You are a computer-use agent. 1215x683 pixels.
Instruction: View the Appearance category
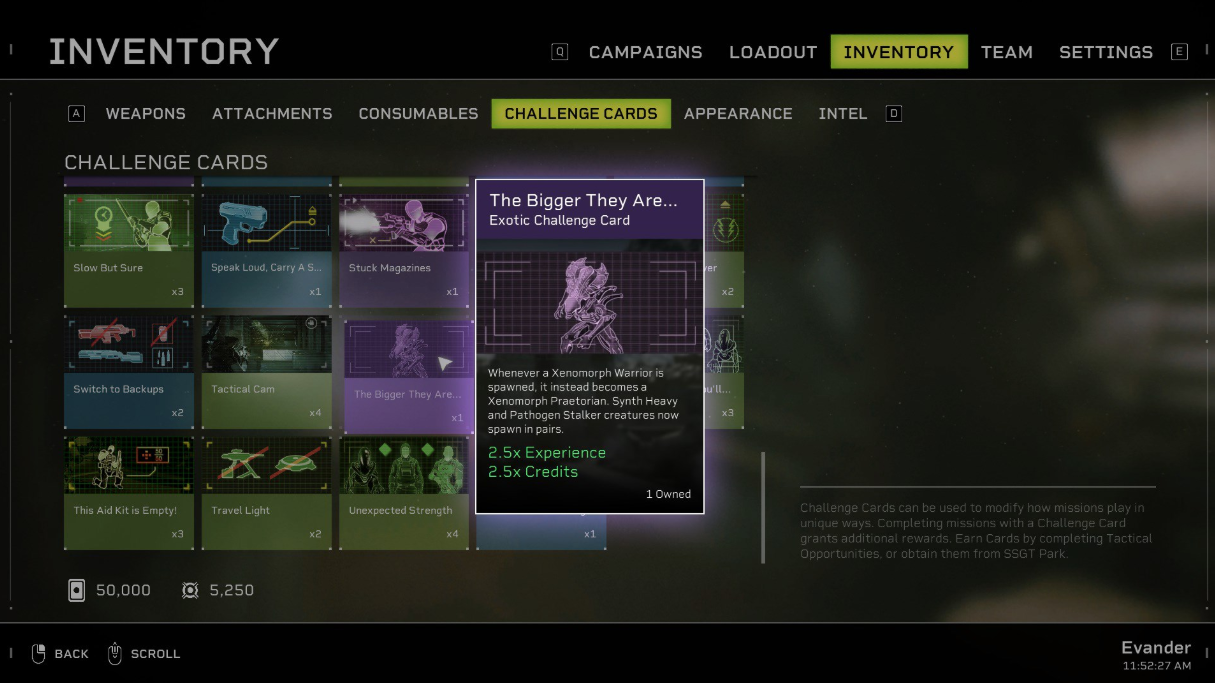[738, 114]
